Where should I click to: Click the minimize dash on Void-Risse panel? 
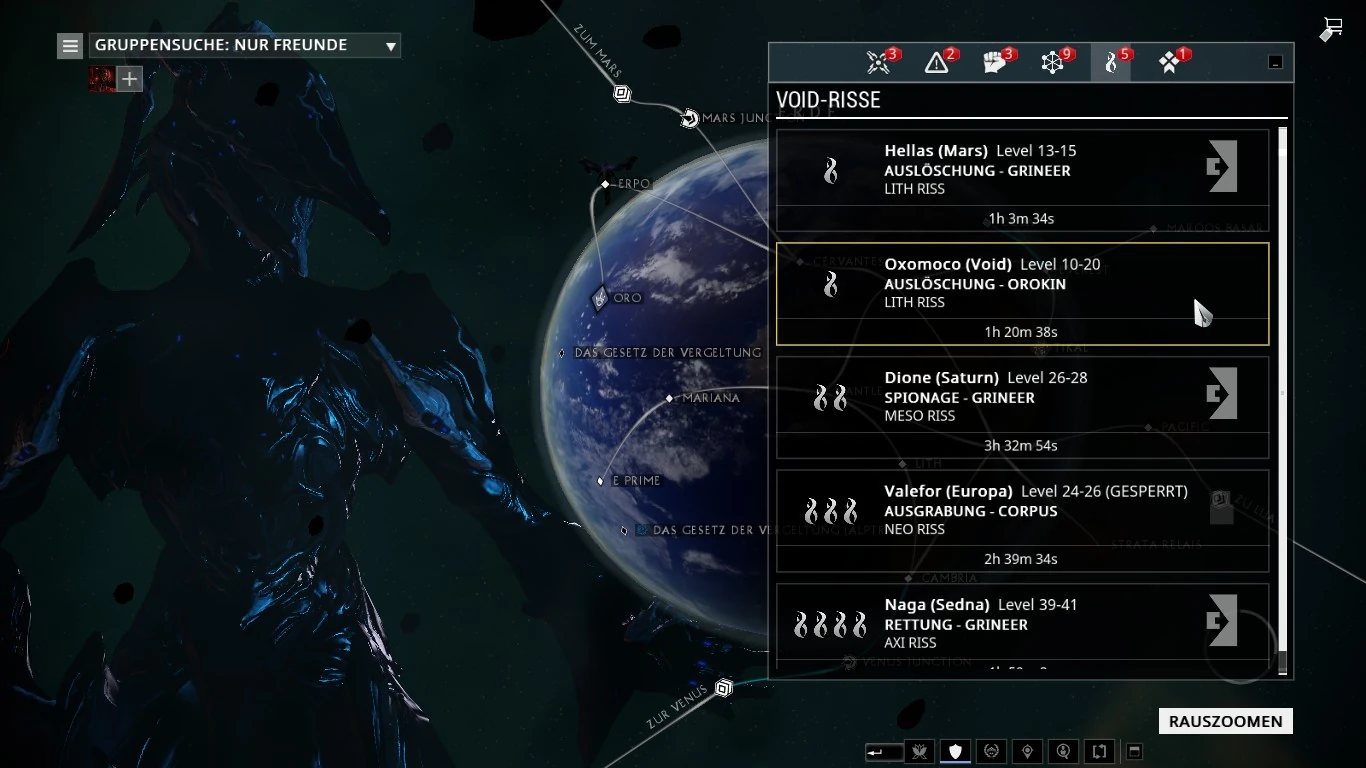coord(1275,61)
